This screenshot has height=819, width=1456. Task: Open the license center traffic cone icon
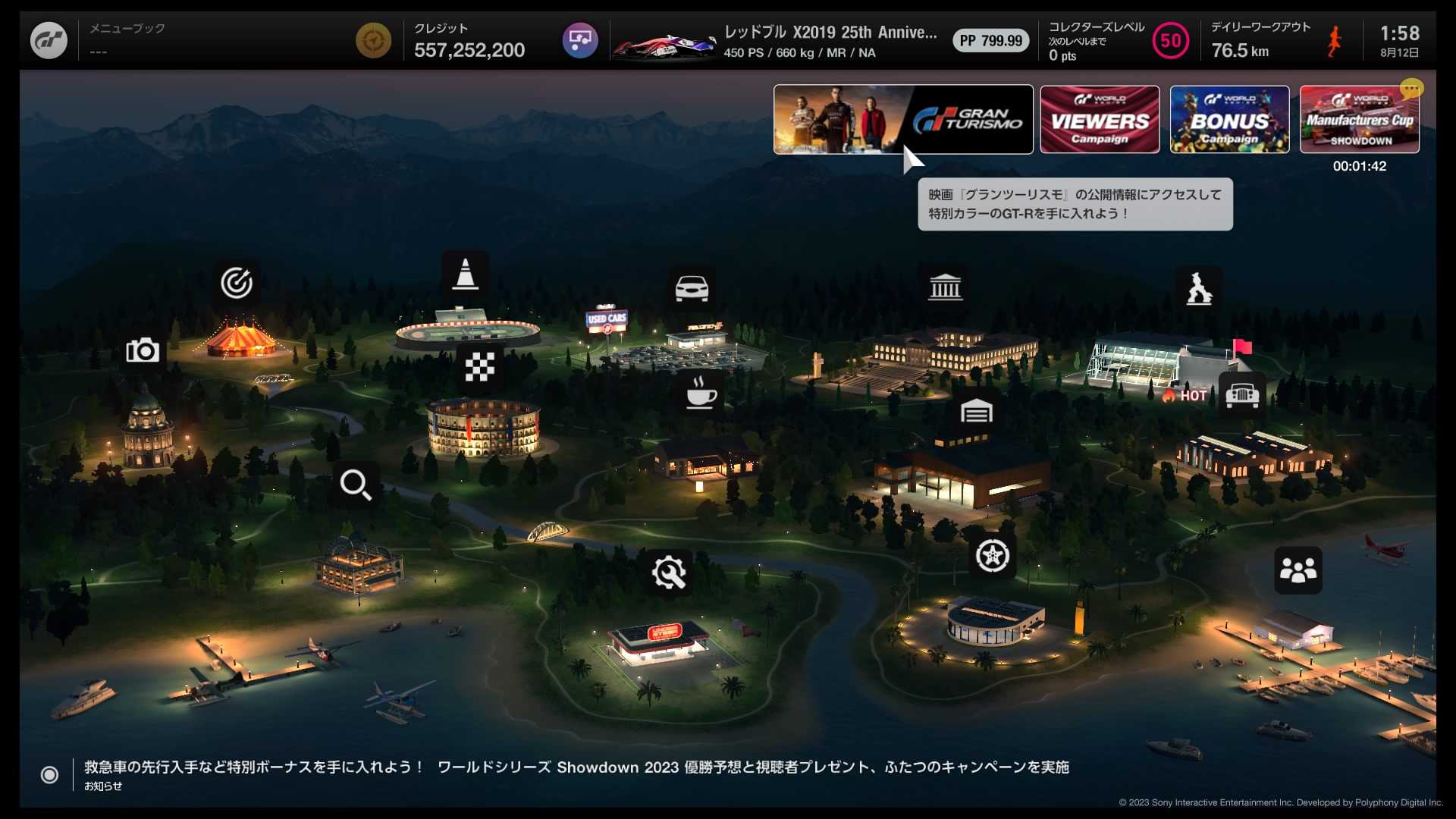point(465,275)
